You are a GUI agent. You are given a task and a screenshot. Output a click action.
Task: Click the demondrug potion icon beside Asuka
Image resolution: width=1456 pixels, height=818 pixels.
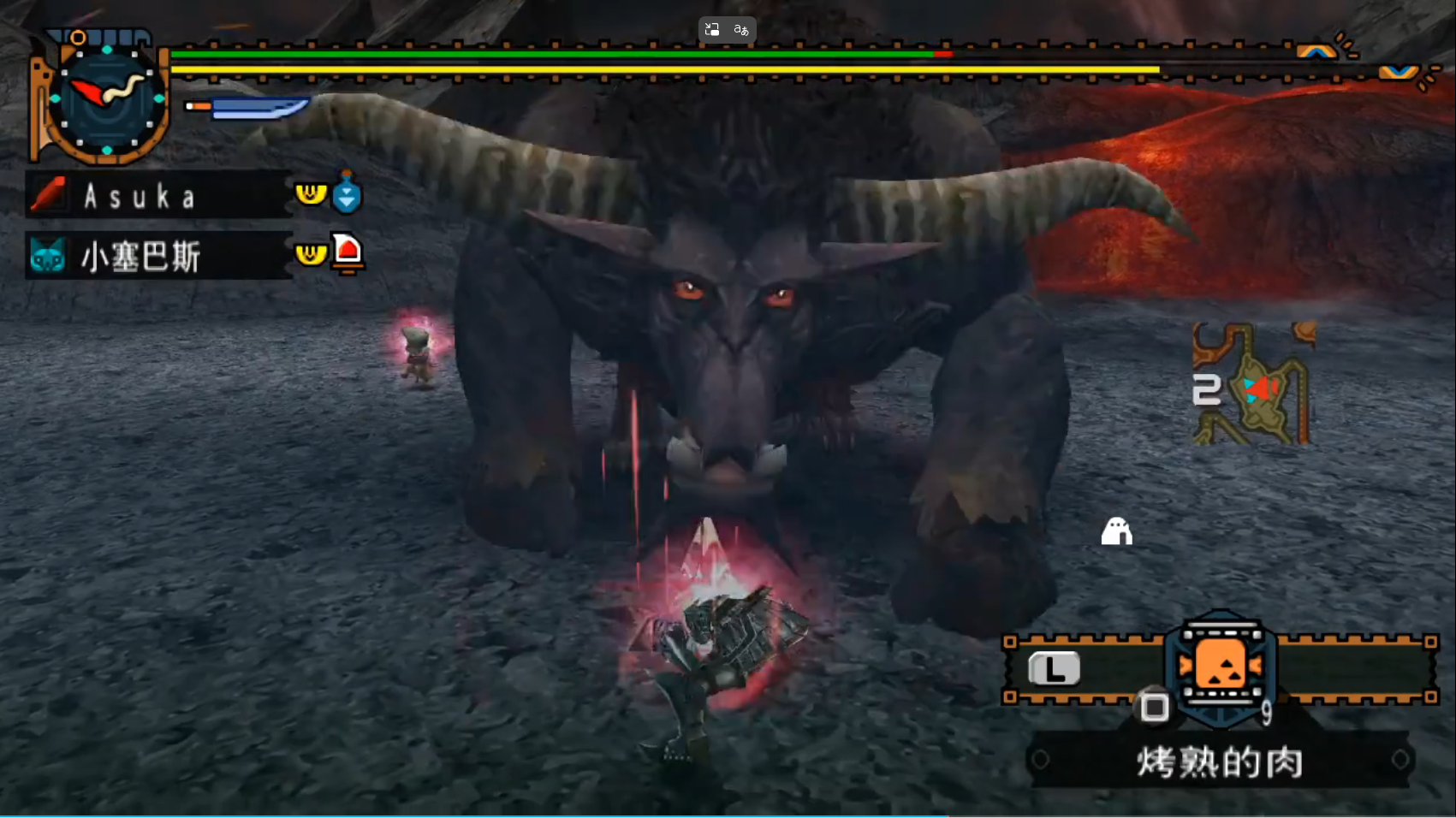point(348,194)
